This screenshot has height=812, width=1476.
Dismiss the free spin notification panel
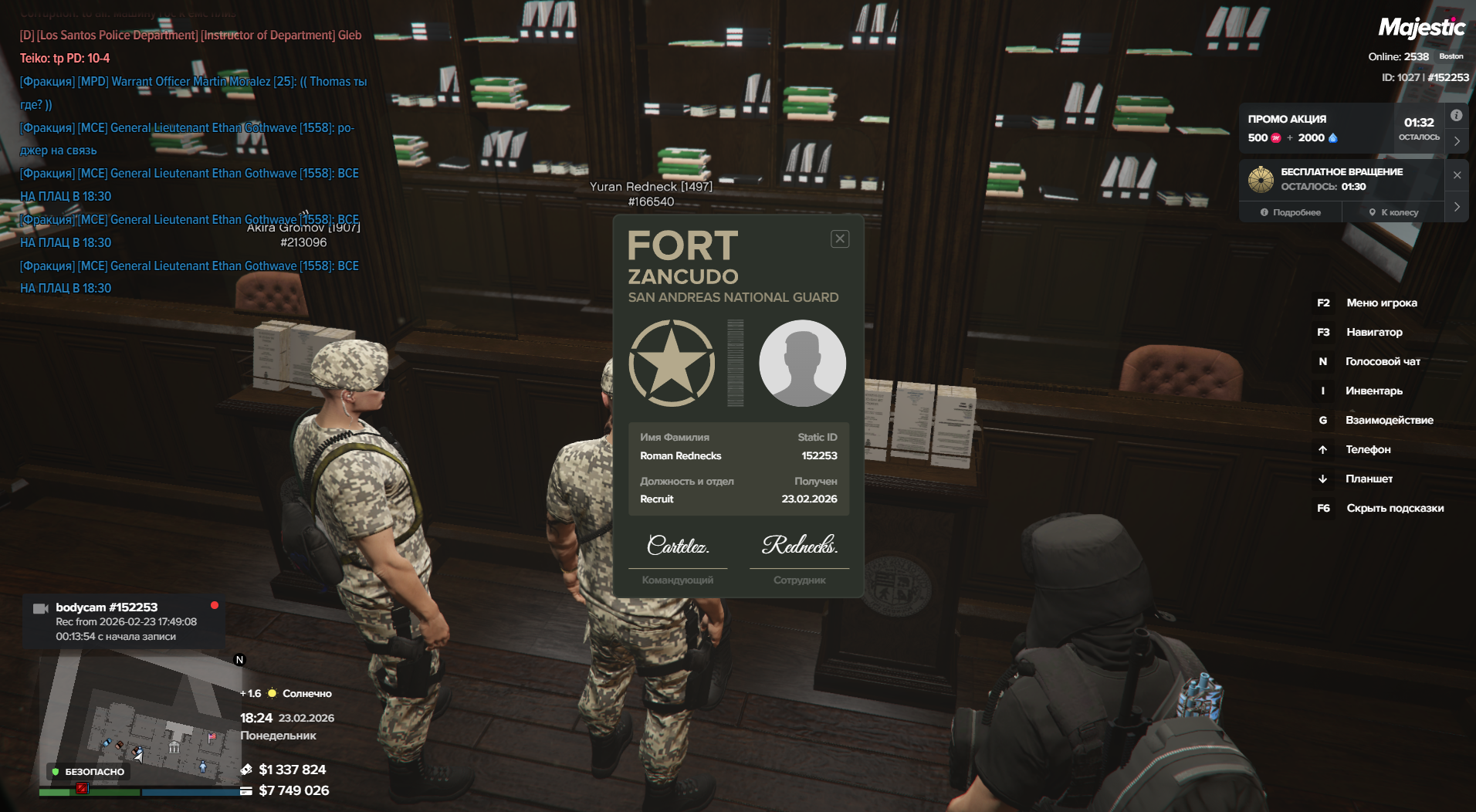(x=1457, y=175)
